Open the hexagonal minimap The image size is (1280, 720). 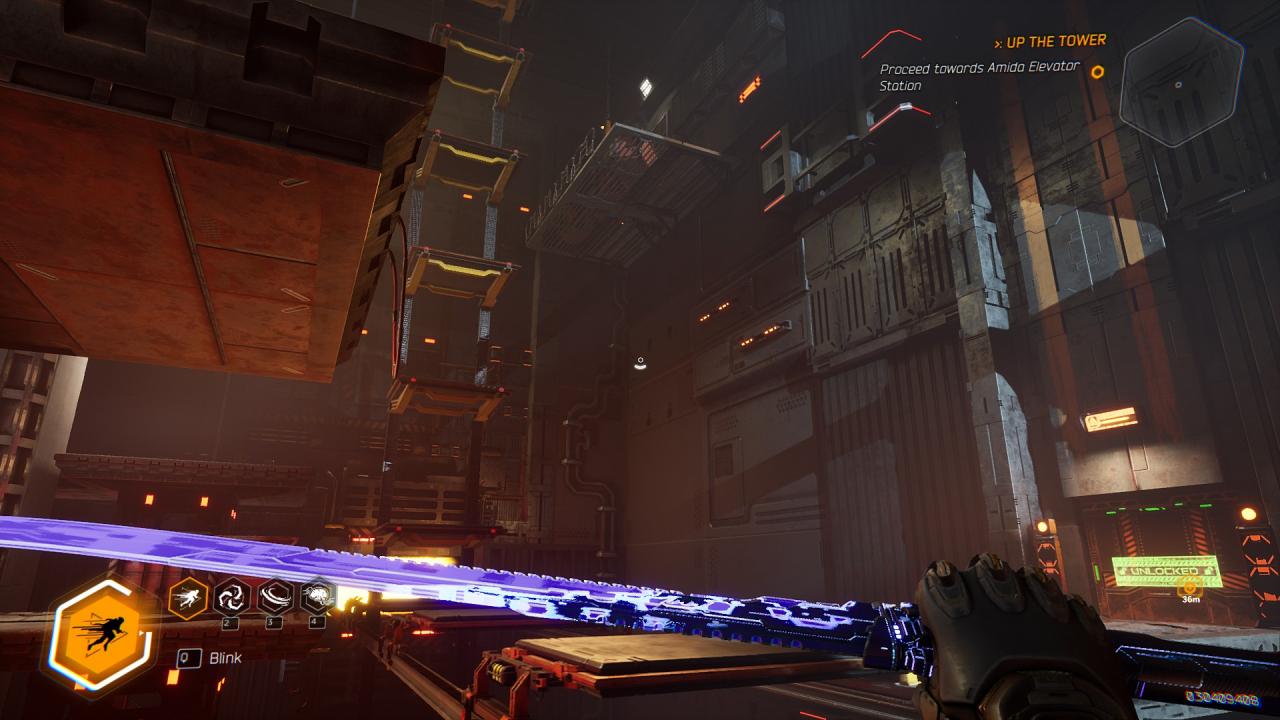tap(1180, 82)
